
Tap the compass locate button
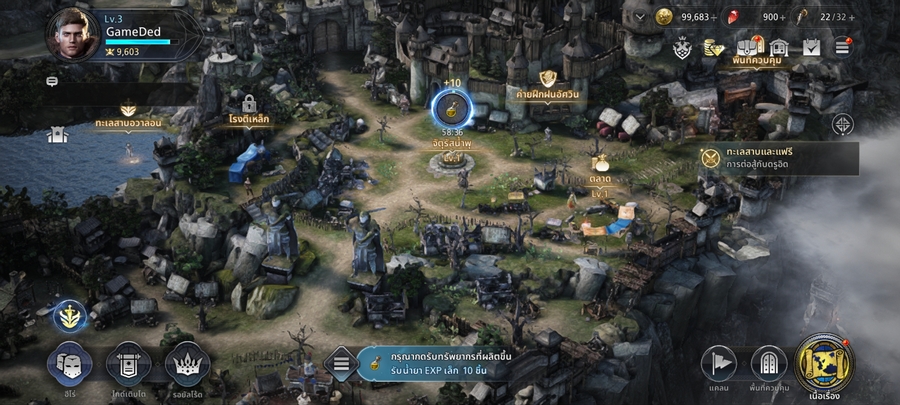click(843, 124)
